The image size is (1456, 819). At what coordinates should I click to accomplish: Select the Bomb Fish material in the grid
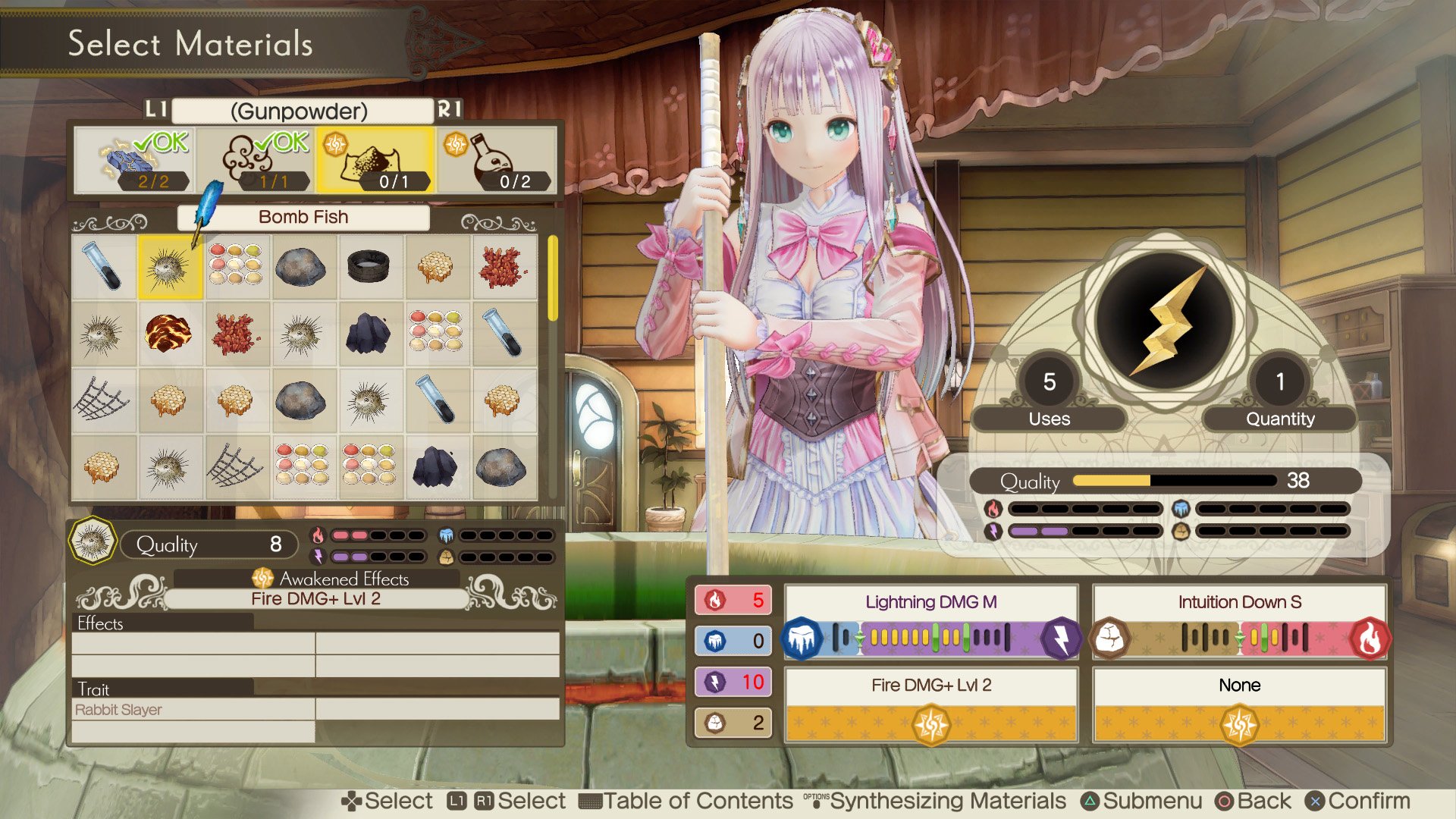169,268
